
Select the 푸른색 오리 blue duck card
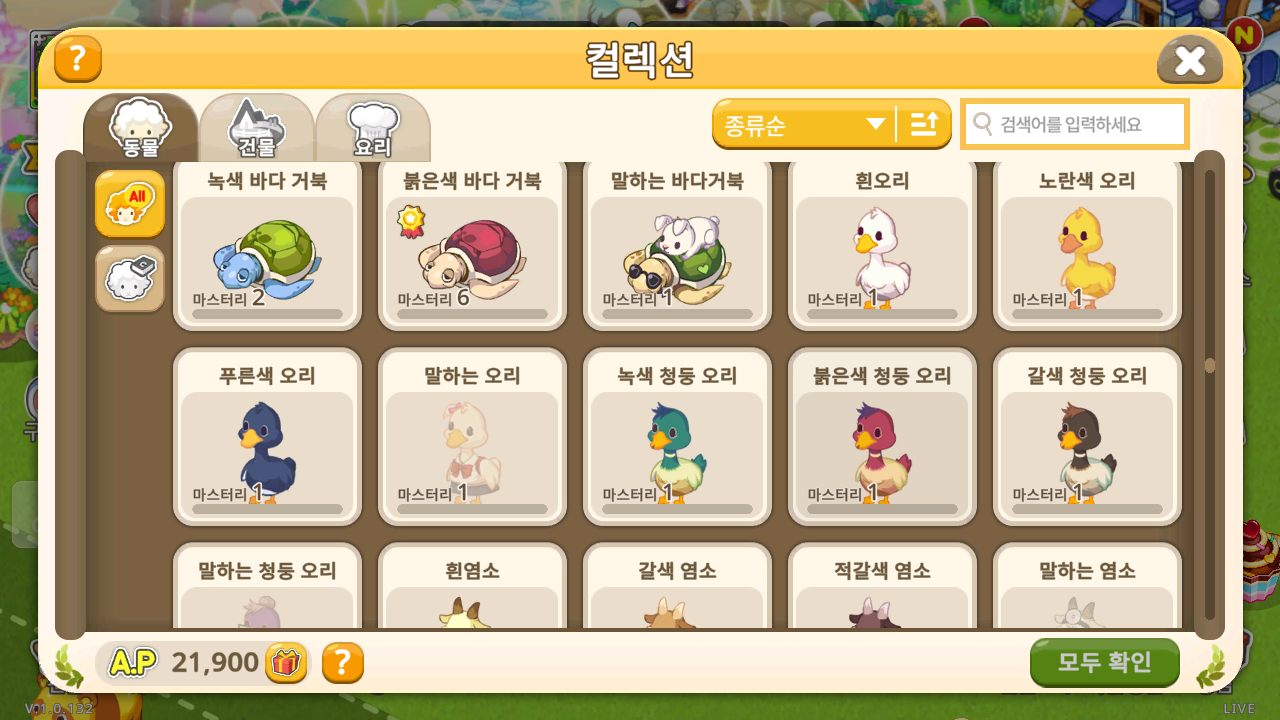[x=267, y=437]
